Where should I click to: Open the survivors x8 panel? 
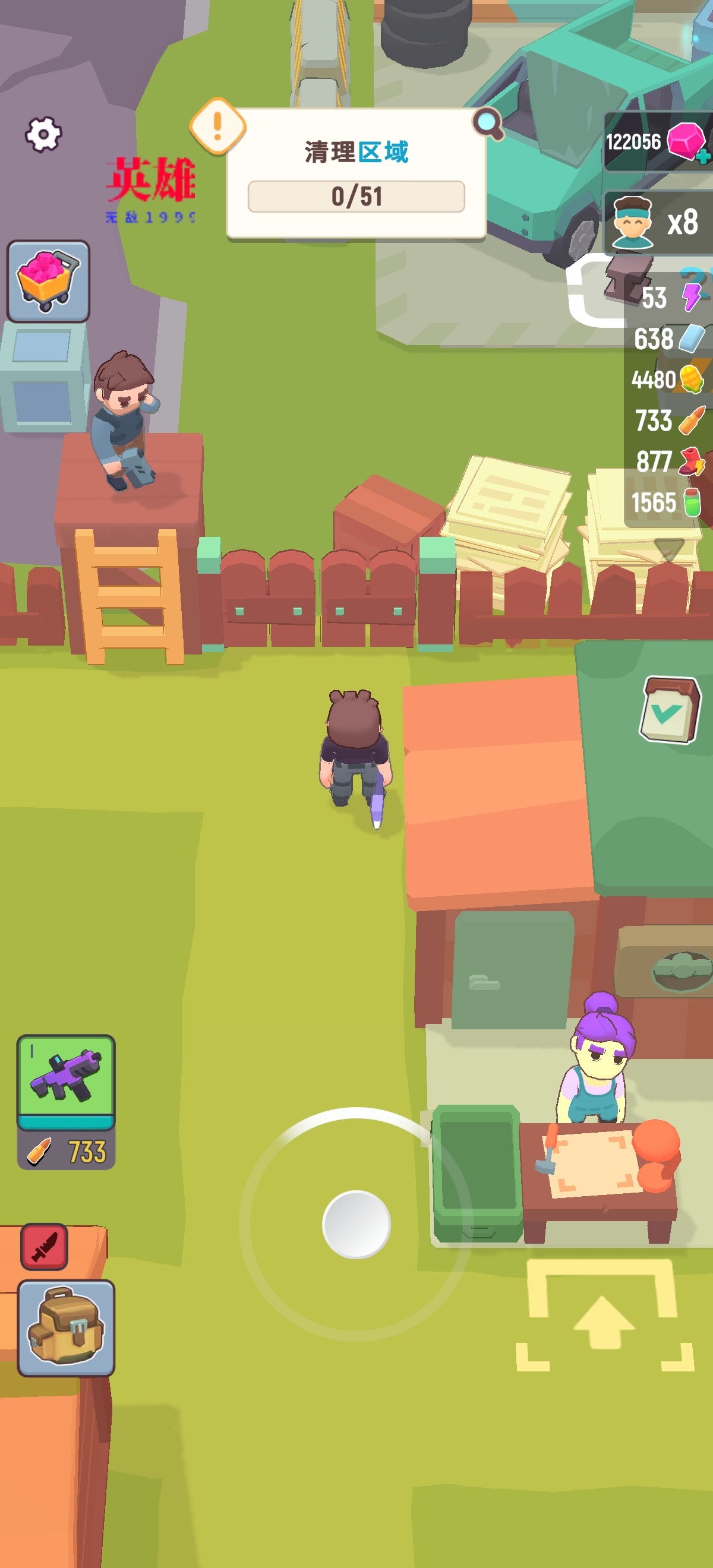click(x=659, y=222)
